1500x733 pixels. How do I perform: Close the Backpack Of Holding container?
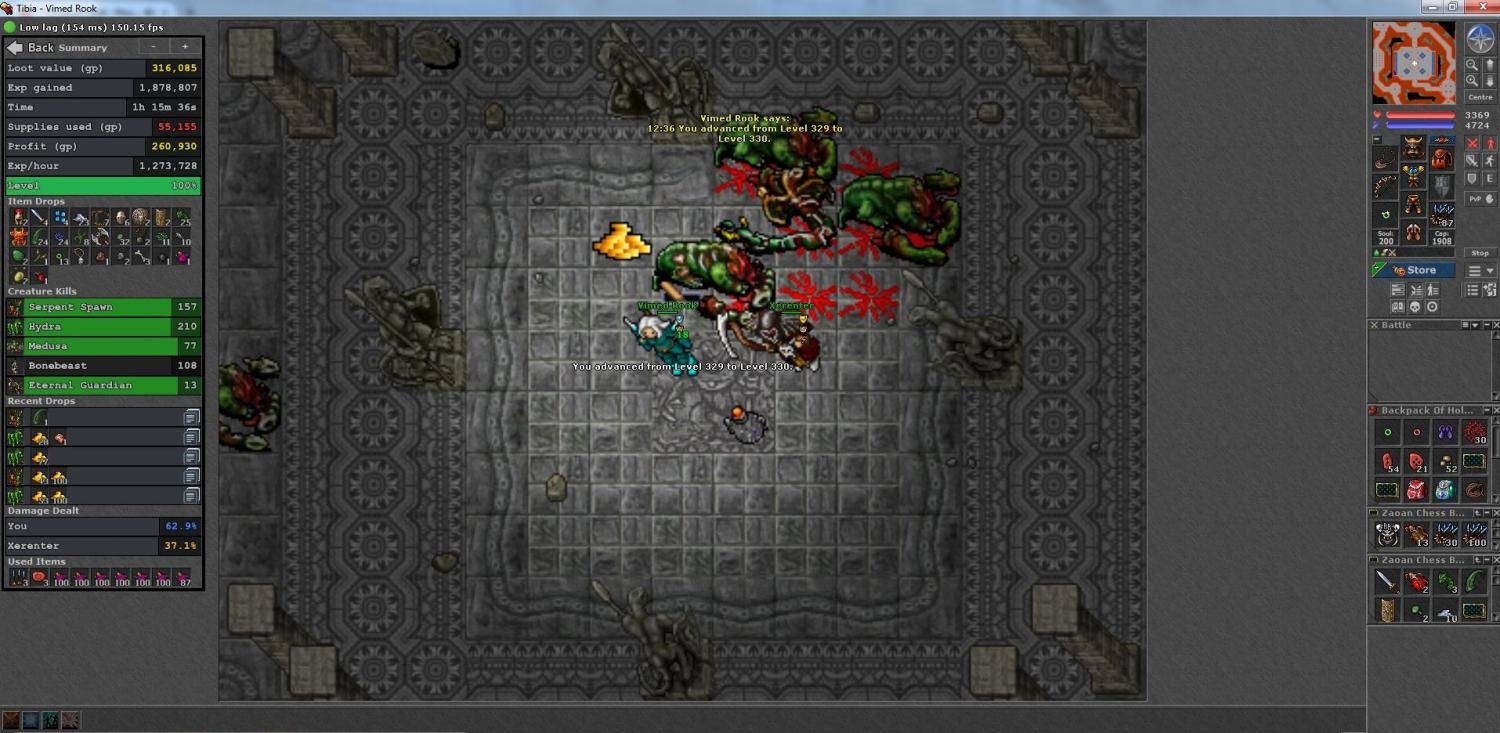coord(1492,410)
